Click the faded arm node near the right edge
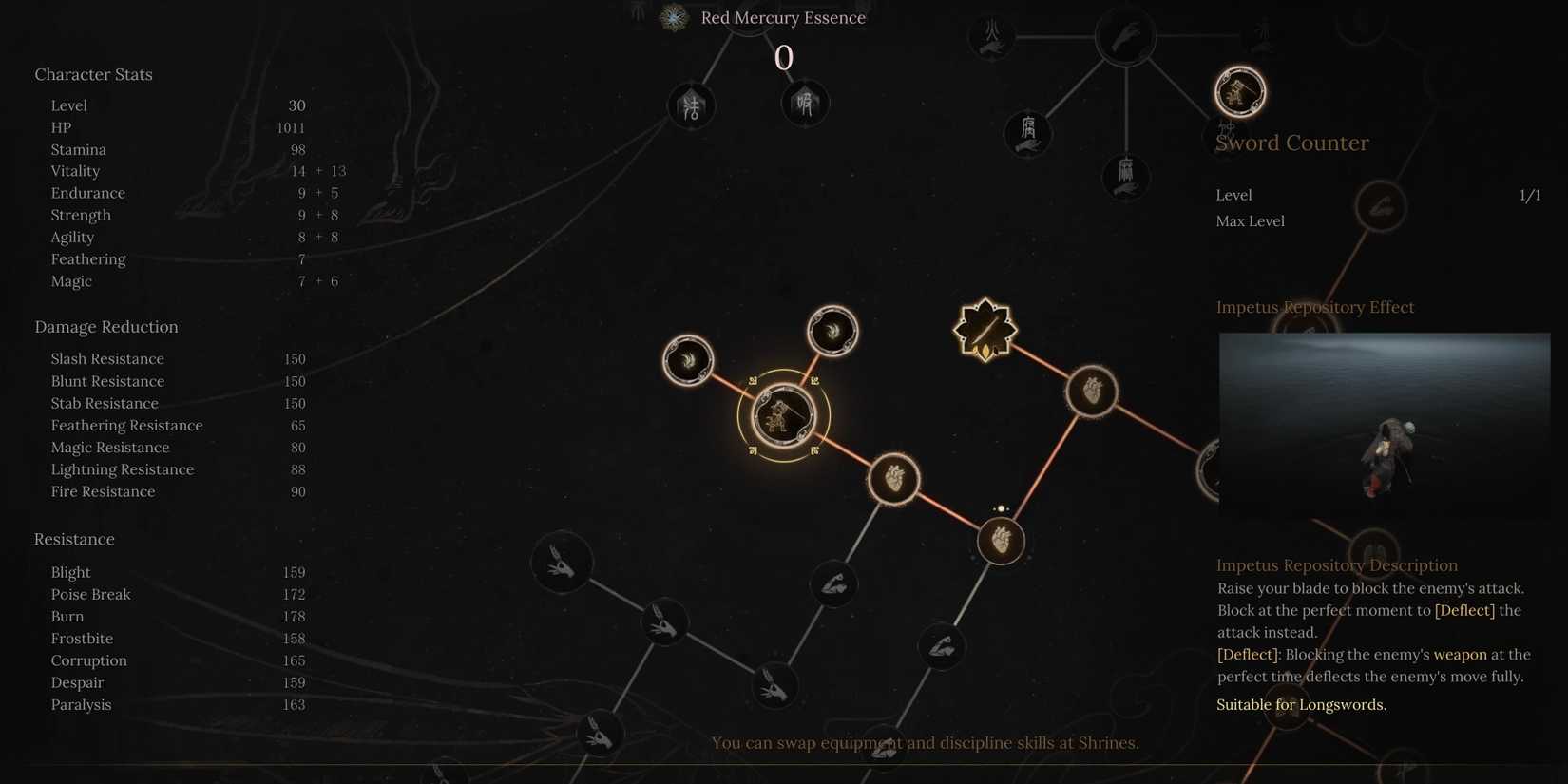1568x784 pixels. (x=1380, y=206)
